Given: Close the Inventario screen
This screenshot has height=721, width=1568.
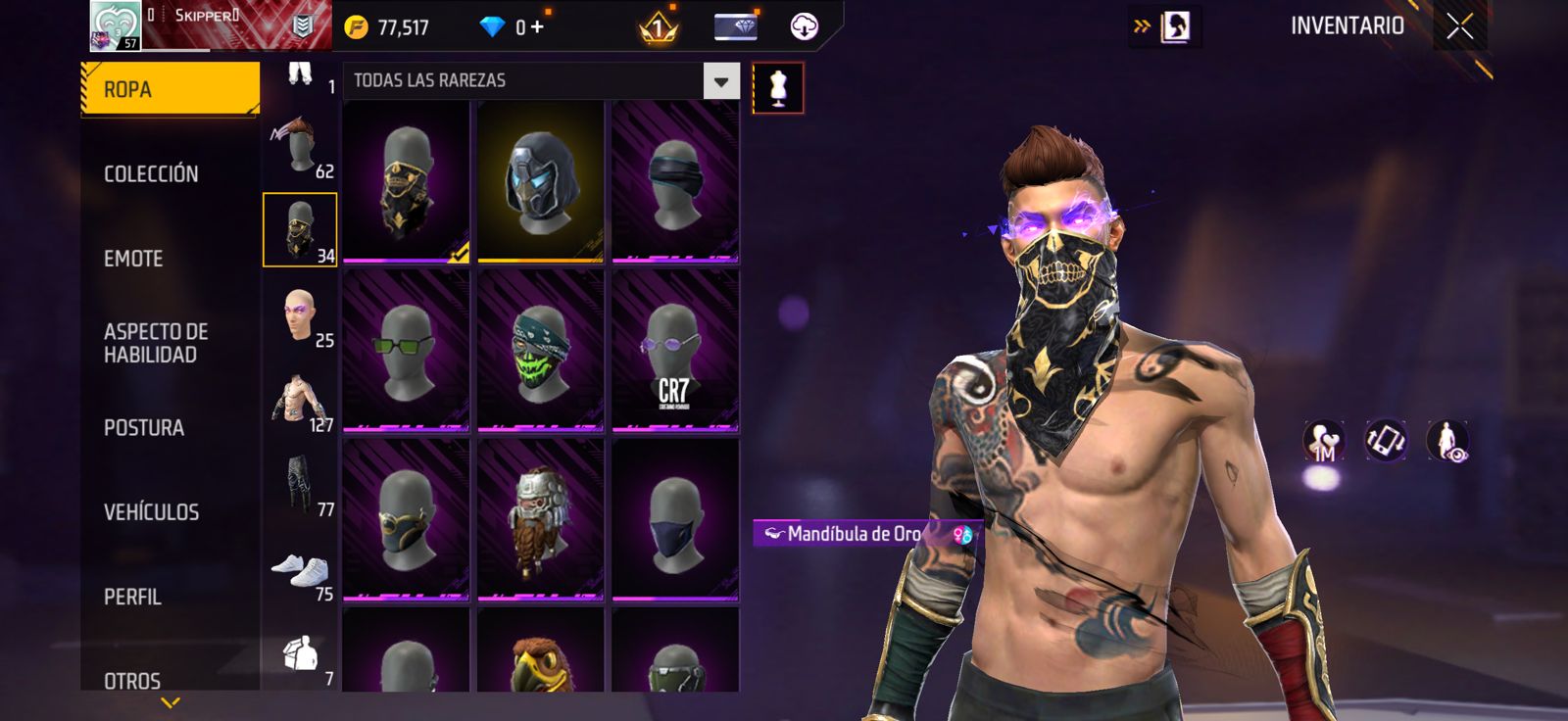Looking at the screenshot, I should (x=1459, y=26).
